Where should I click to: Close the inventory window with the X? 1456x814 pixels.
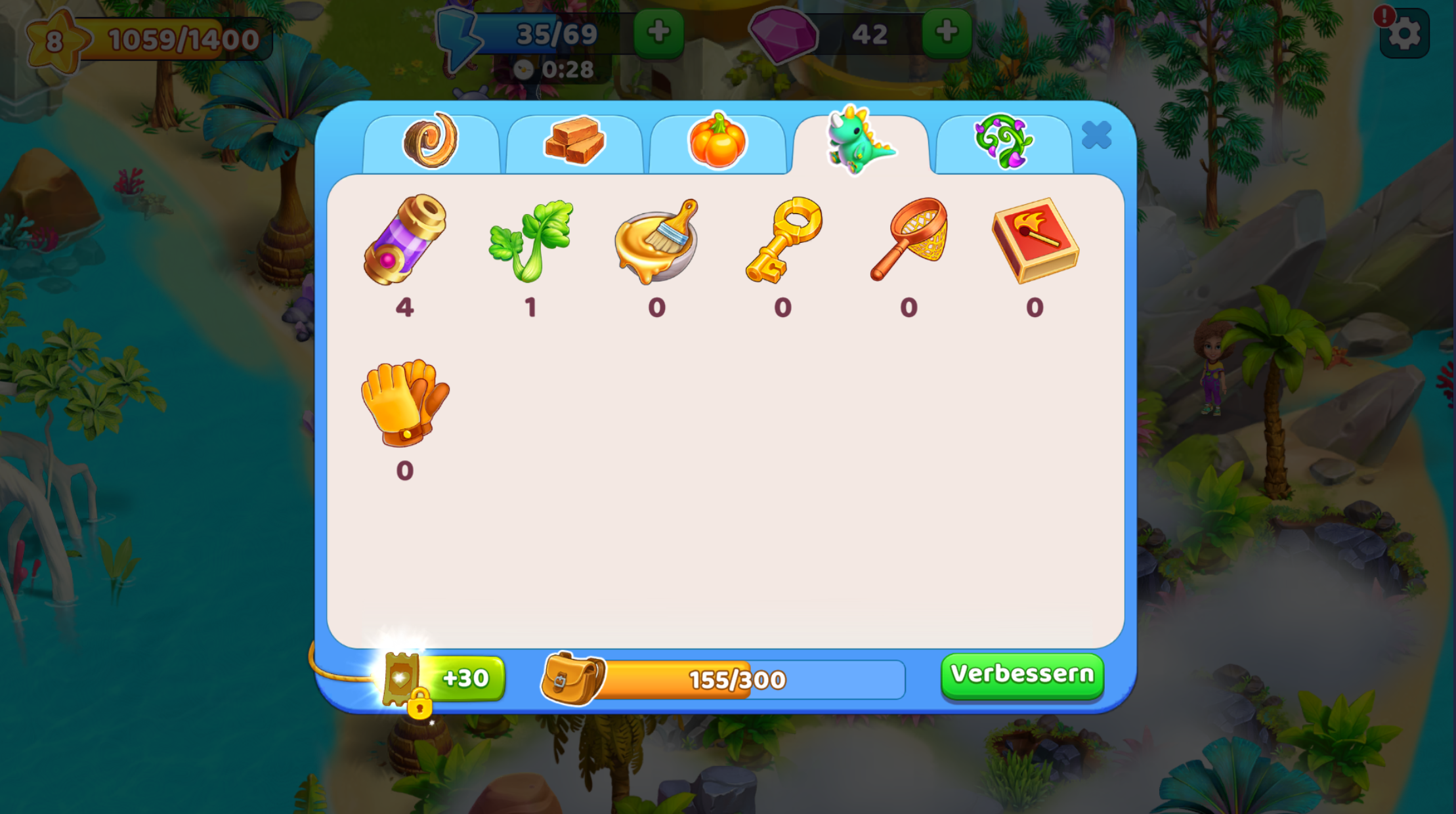click(x=1096, y=136)
